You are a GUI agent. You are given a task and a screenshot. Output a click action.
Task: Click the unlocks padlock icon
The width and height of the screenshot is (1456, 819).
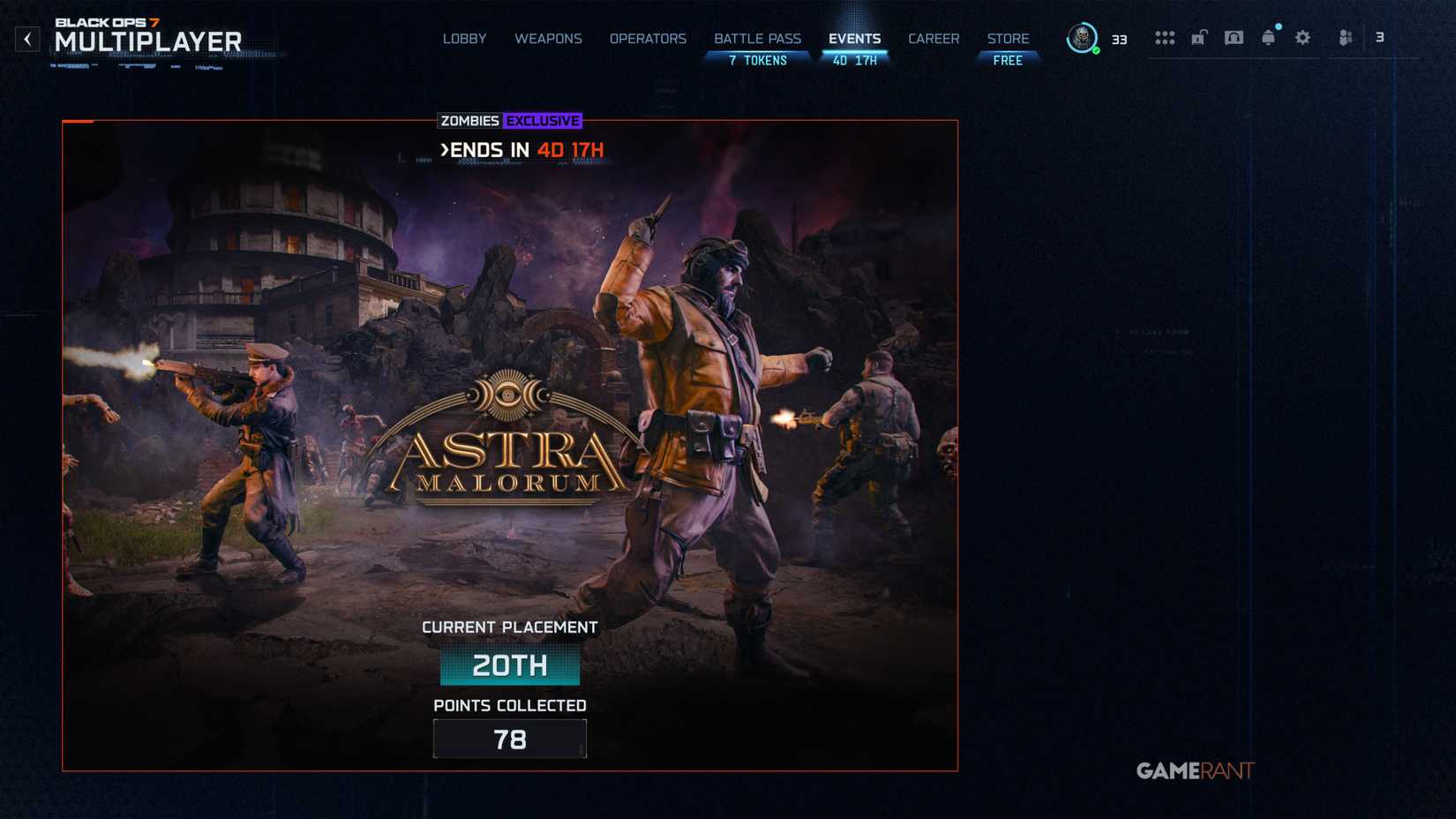click(1198, 37)
